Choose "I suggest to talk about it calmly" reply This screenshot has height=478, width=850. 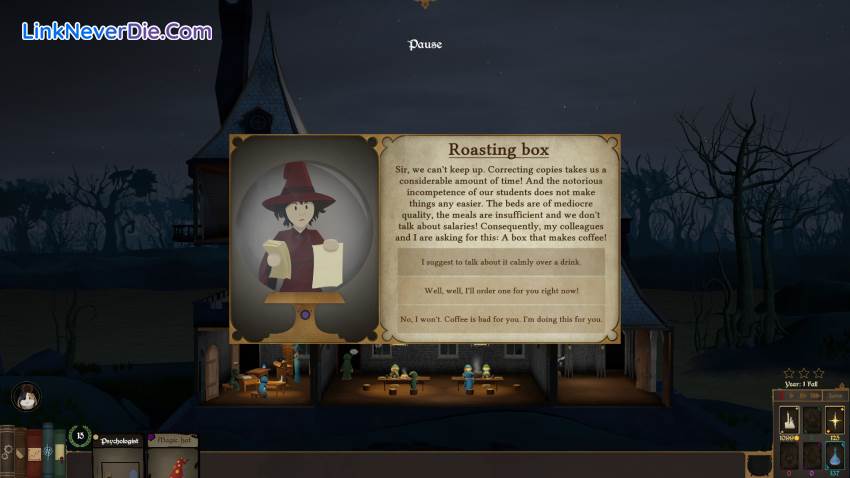point(501,262)
